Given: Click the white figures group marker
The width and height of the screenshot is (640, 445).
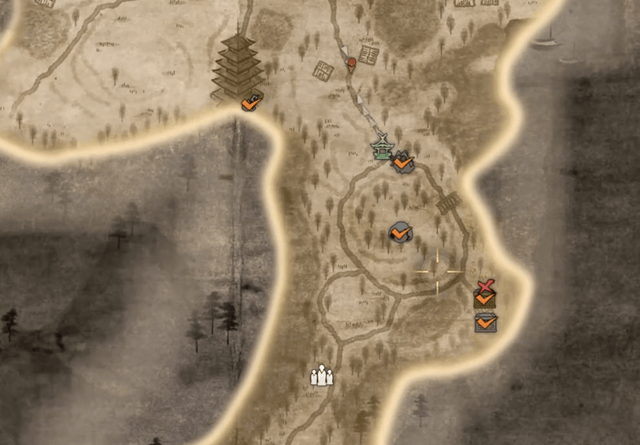Looking at the screenshot, I should click(320, 376).
